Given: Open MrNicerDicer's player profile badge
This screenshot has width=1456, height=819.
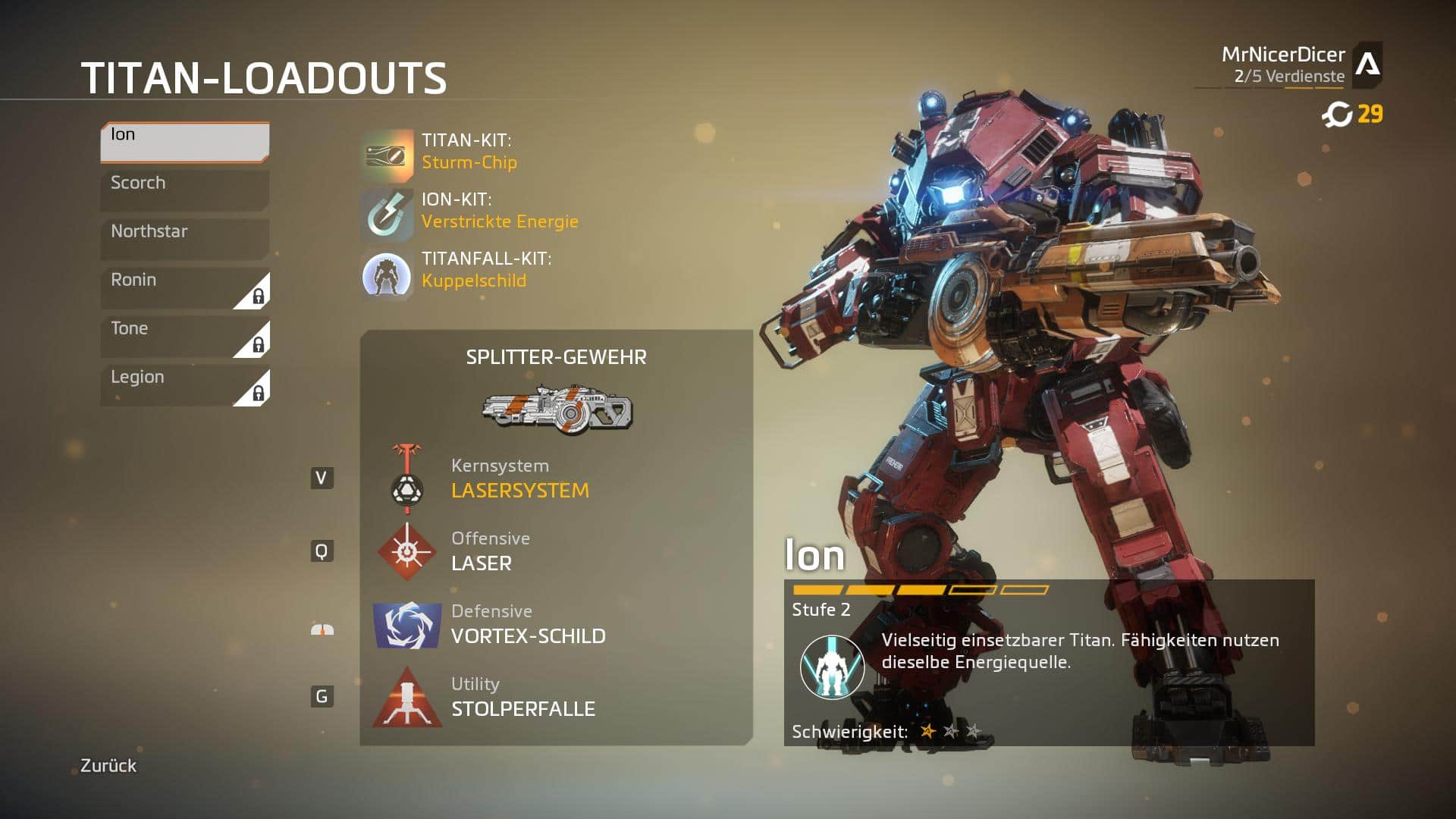Looking at the screenshot, I should [1367, 64].
